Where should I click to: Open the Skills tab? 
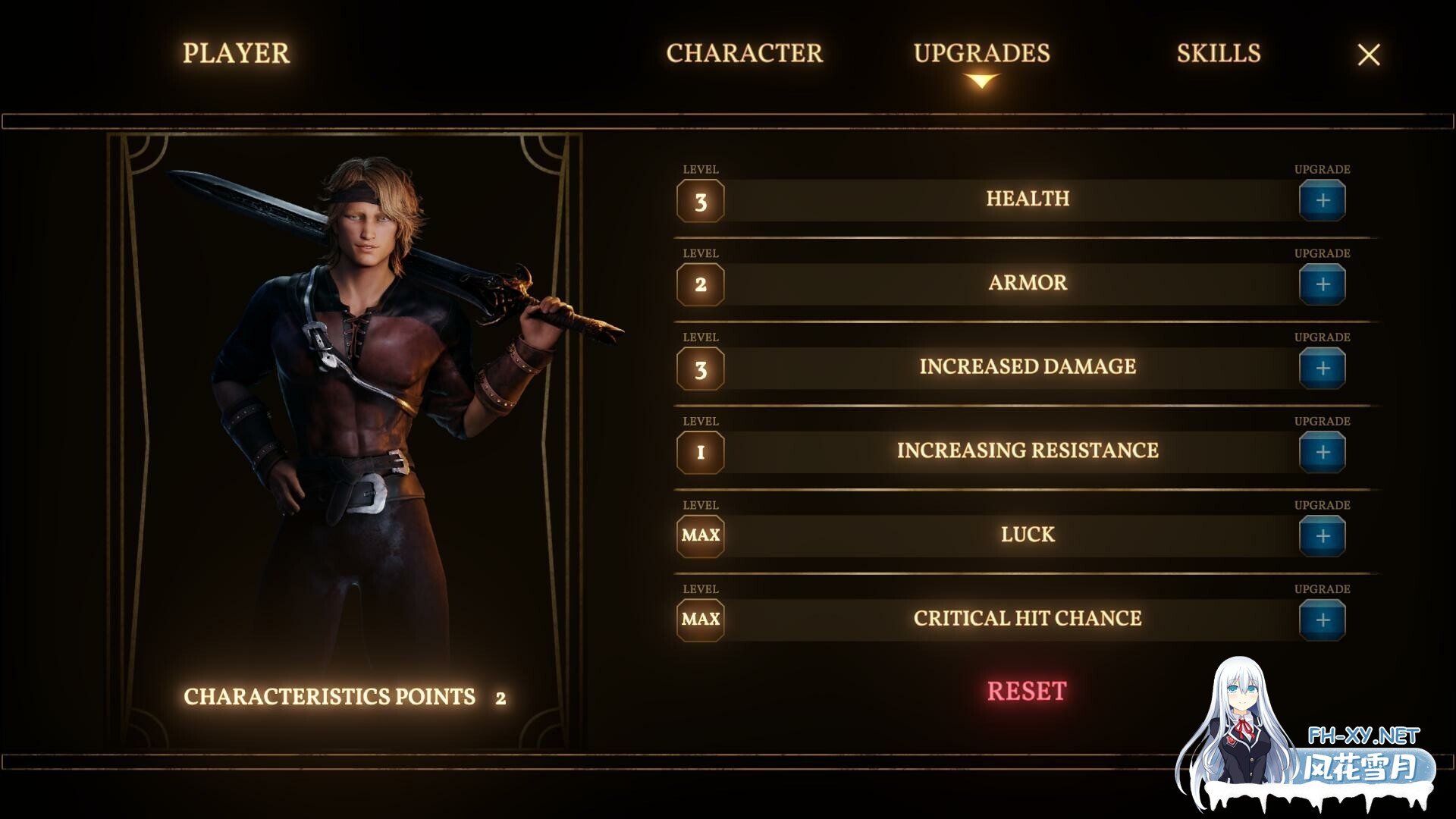(x=1218, y=53)
